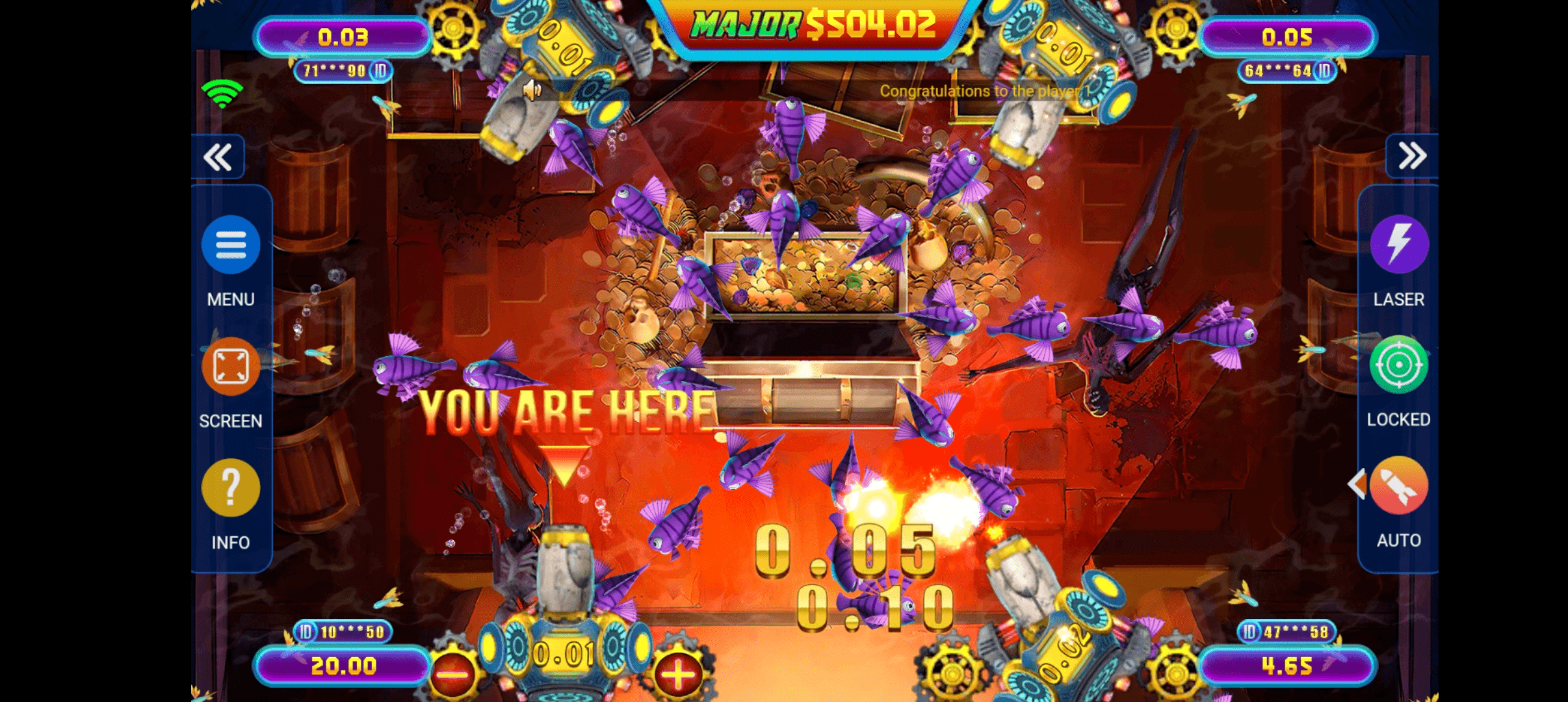The width and height of the screenshot is (1568, 702).
Task: Toggle the sound speaker icon
Action: pyautogui.click(x=532, y=90)
